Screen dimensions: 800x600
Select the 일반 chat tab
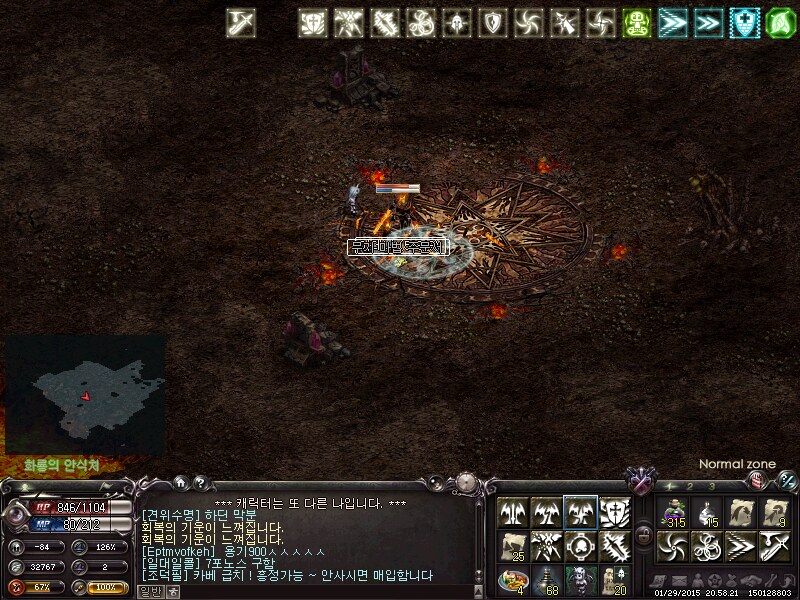(149, 591)
